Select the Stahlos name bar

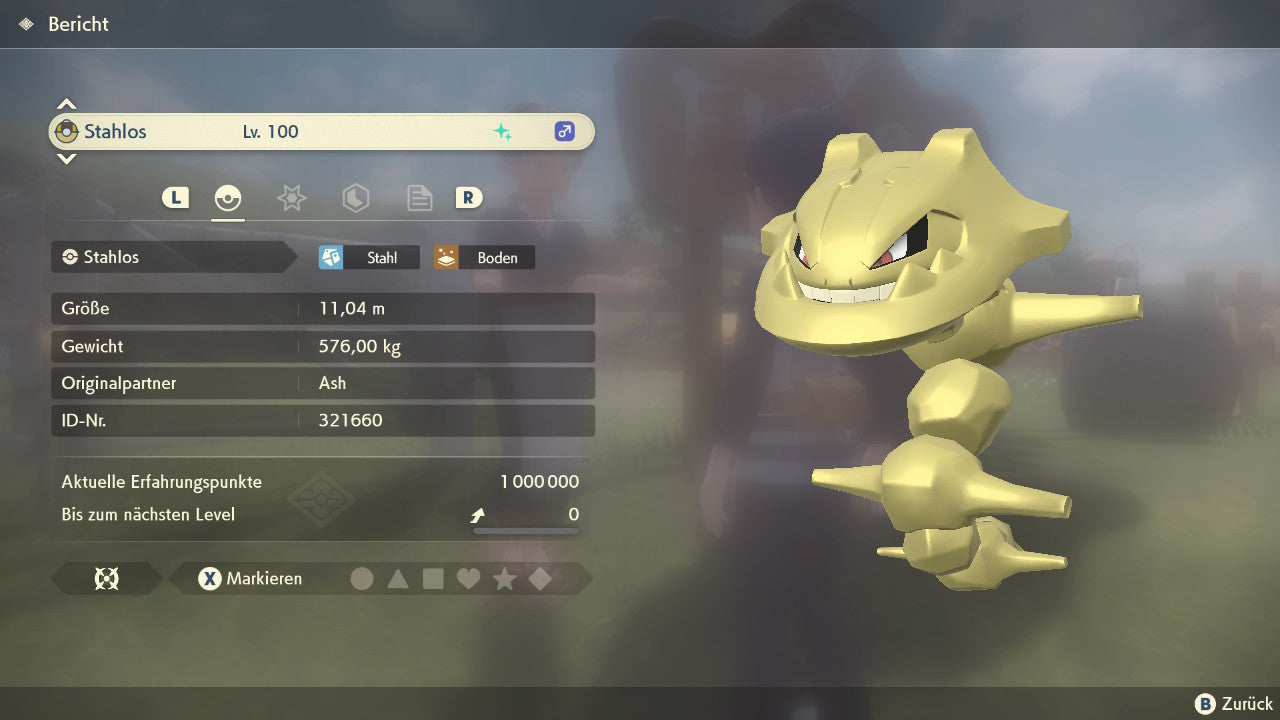321,132
